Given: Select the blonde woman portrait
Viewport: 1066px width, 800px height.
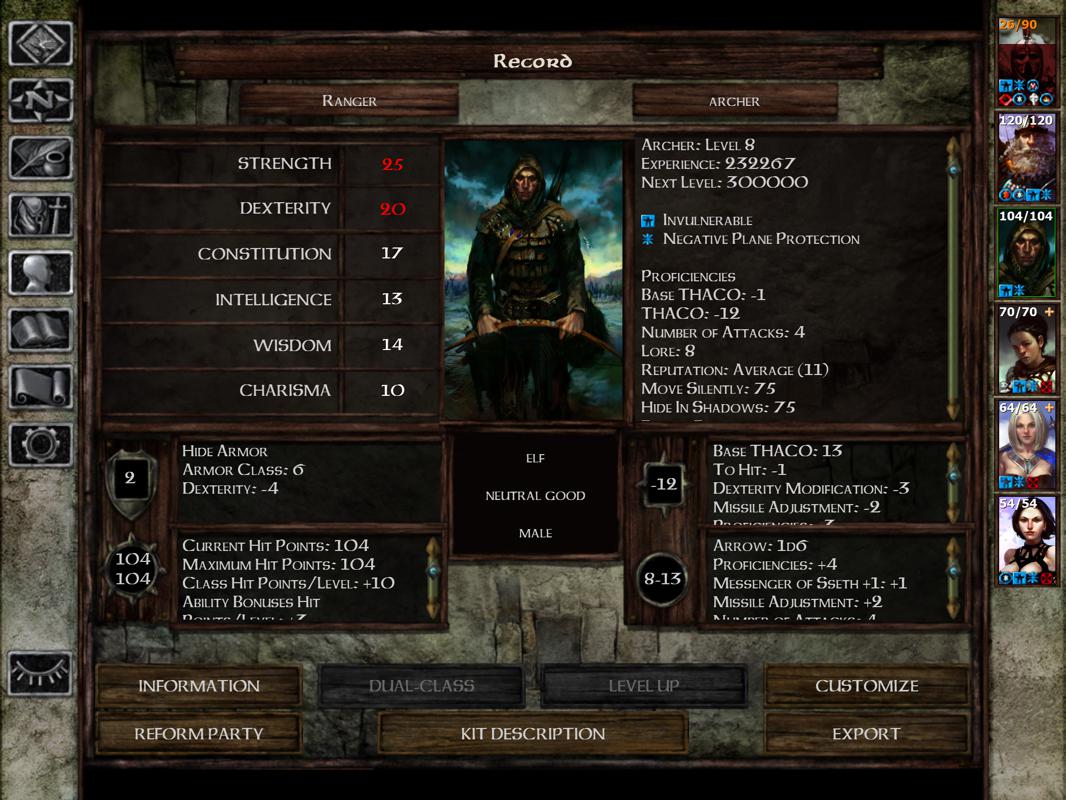Looking at the screenshot, I should point(1027,445).
